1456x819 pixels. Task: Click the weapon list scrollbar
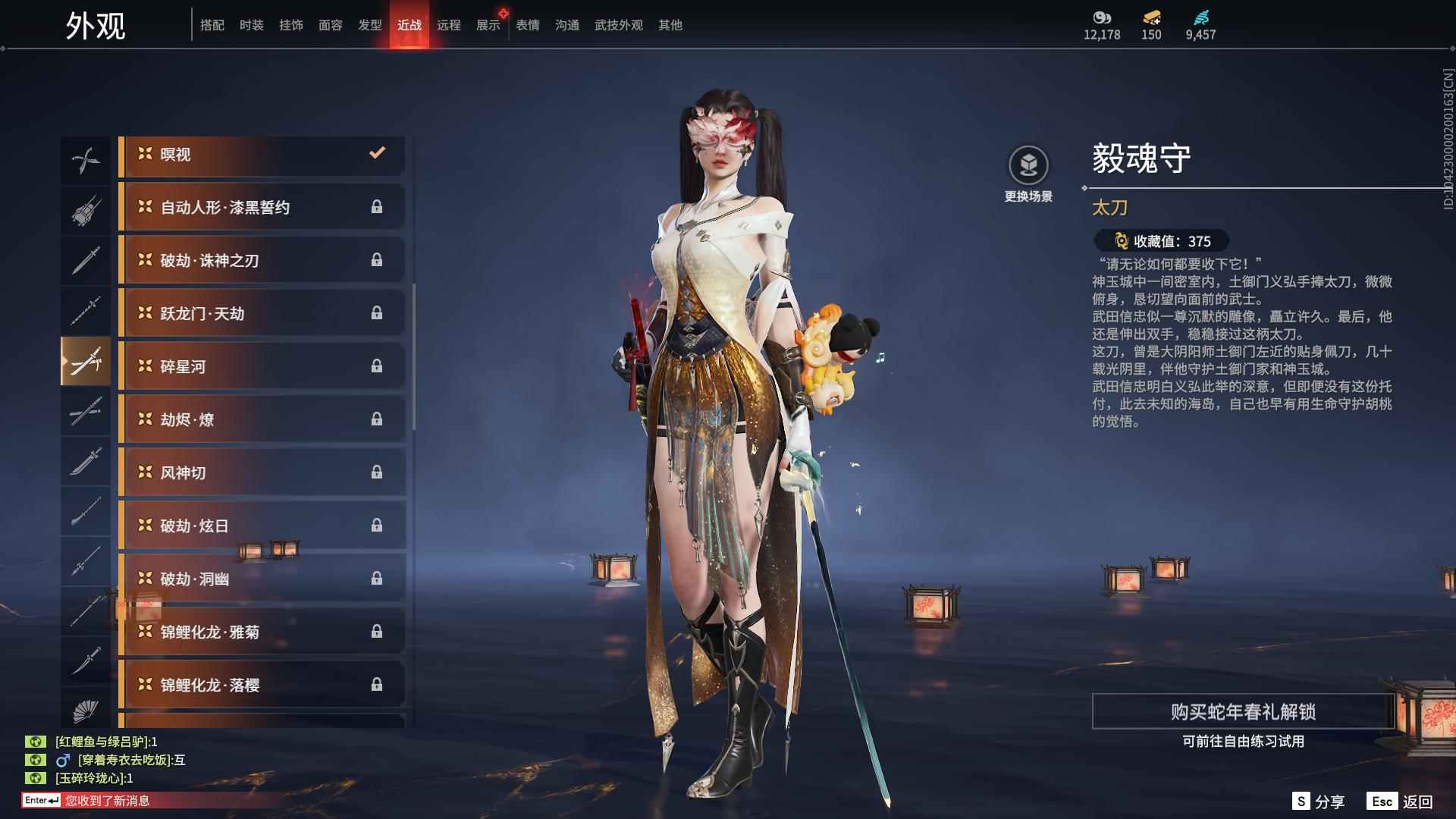tap(414, 341)
